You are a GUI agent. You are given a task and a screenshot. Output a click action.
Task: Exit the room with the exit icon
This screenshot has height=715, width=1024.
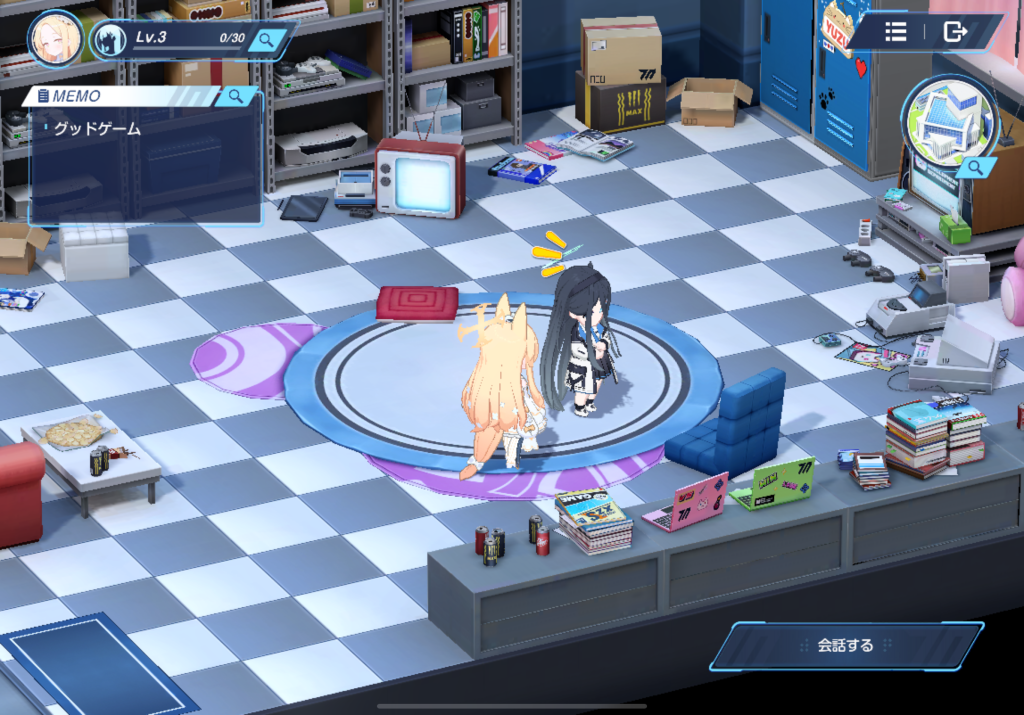point(955,32)
